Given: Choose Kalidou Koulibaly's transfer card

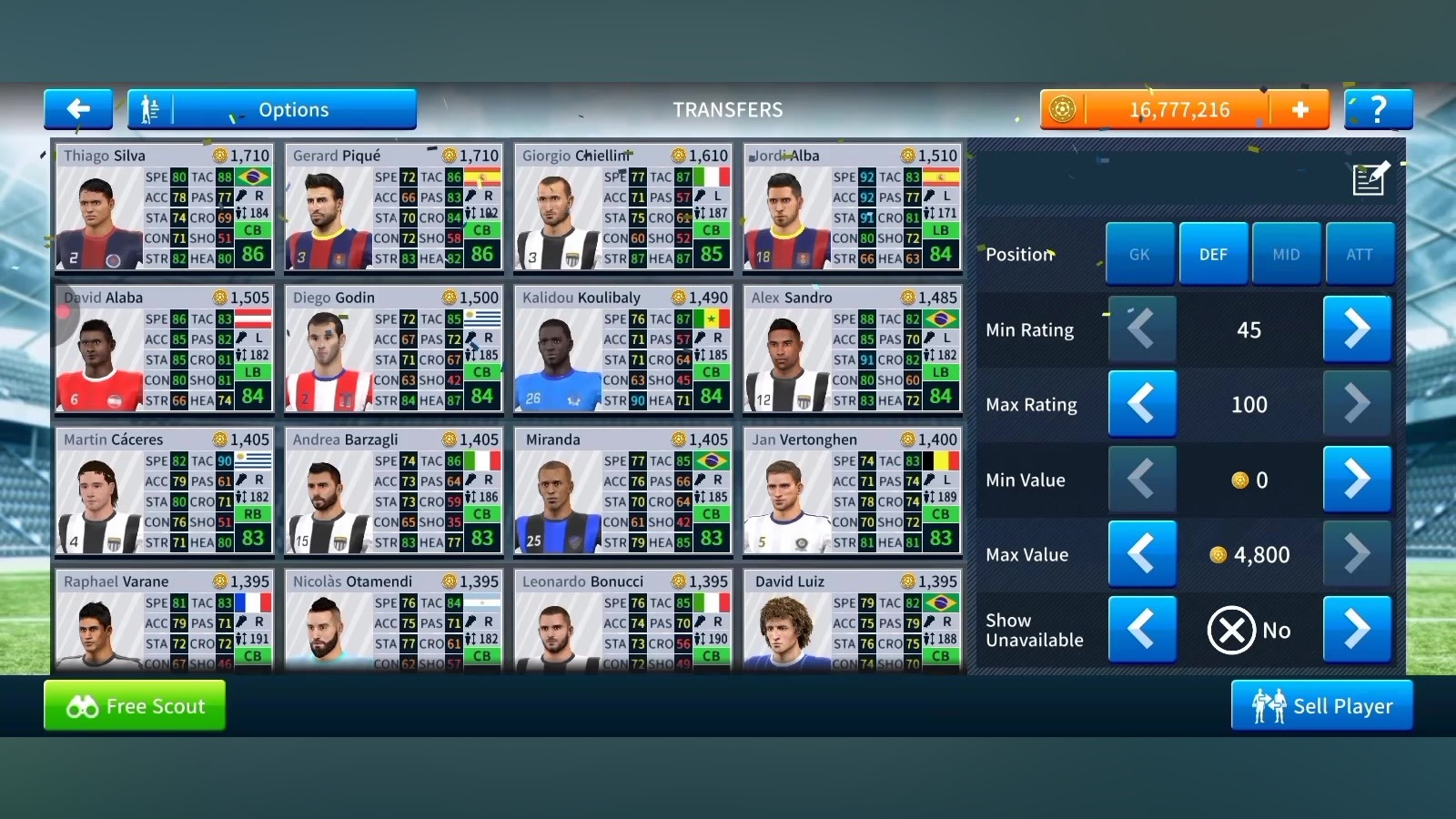Looking at the screenshot, I should tap(622, 349).
